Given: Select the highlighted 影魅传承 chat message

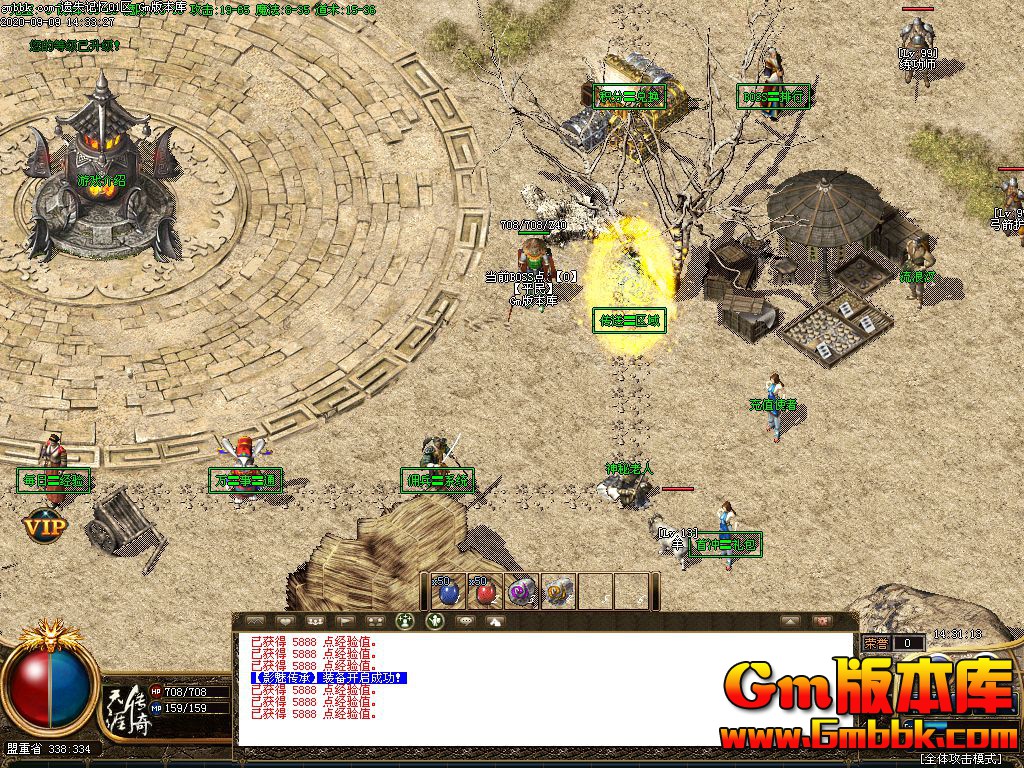Looking at the screenshot, I should 329,678.
